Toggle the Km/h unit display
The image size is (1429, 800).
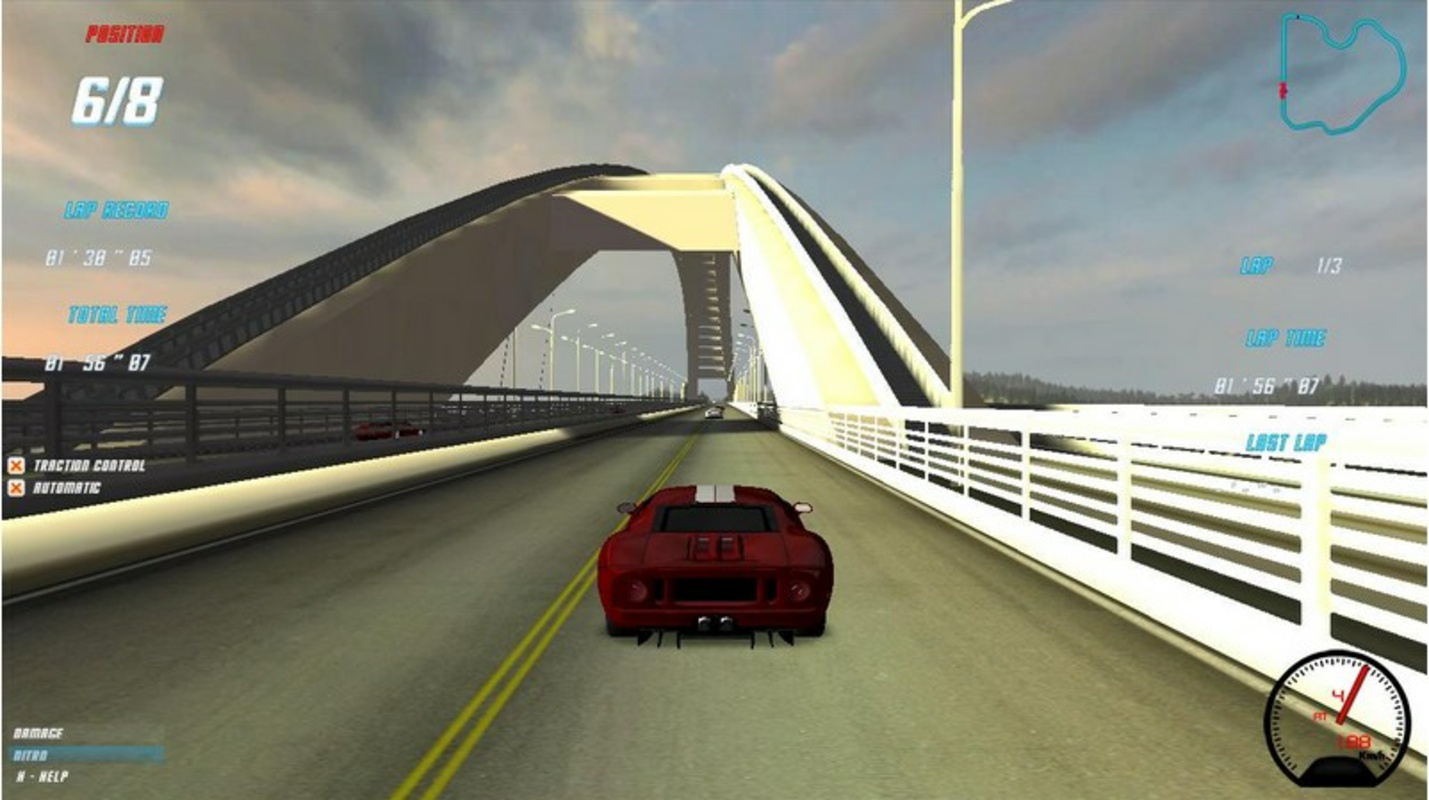click(x=1372, y=754)
